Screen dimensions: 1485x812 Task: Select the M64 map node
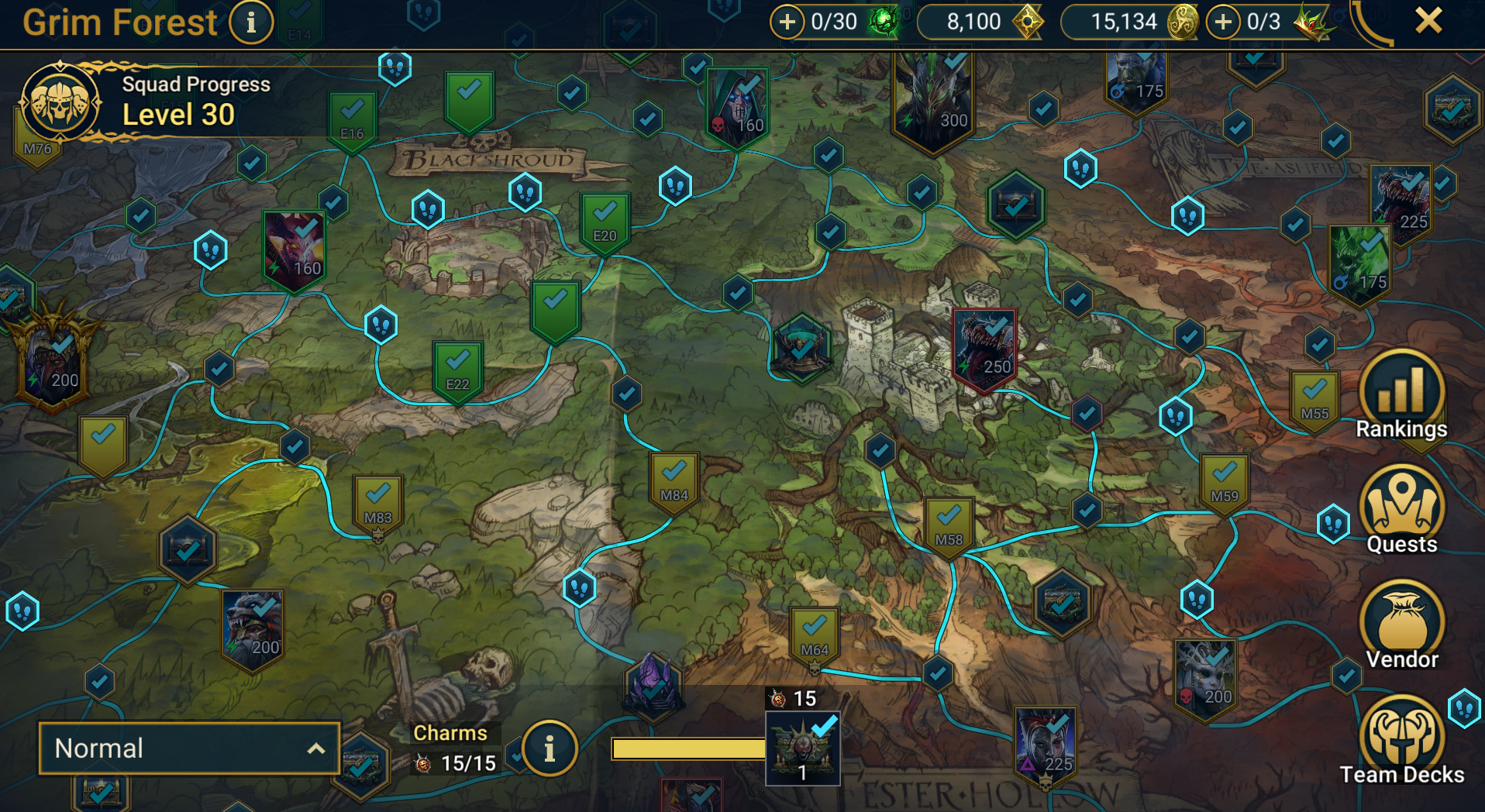coord(814,635)
